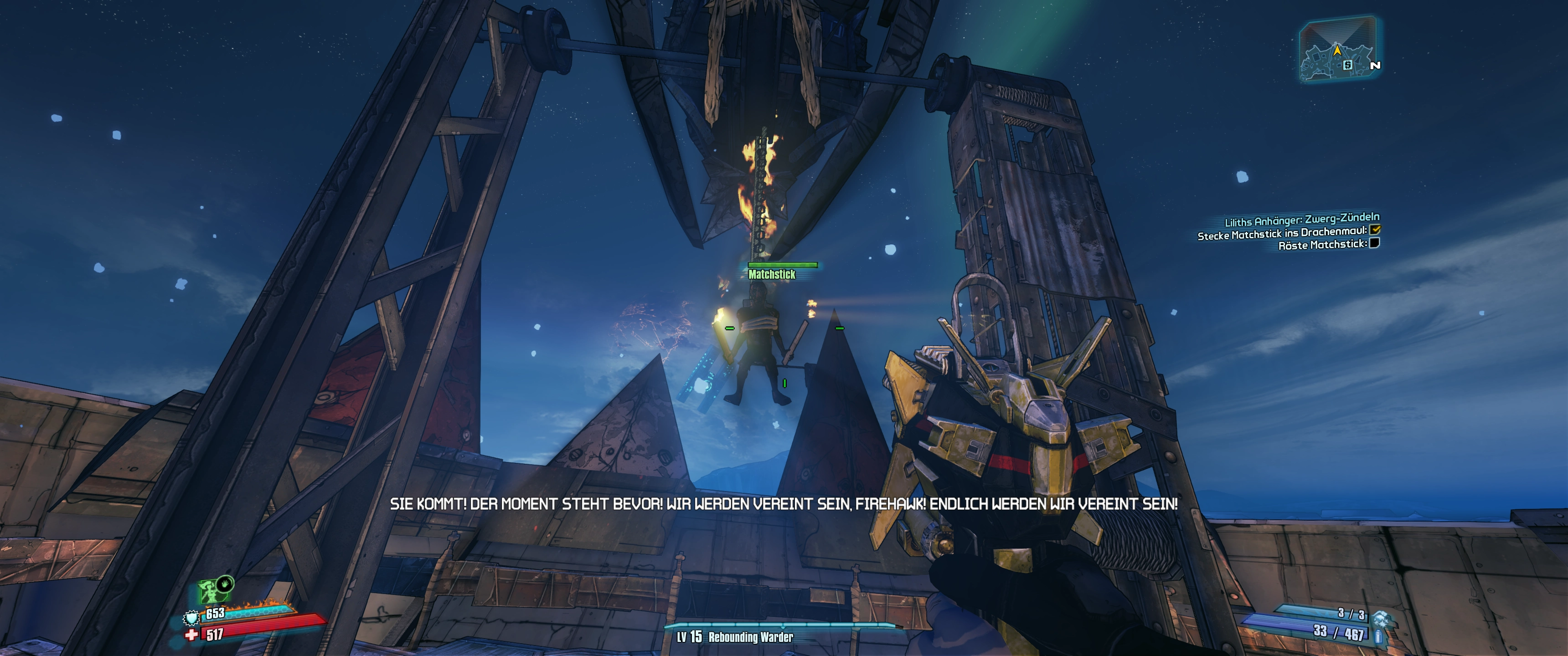
Task: Click the checked 'Stecke Matchstick ins Drachenmaul' box
Action: [1374, 230]
